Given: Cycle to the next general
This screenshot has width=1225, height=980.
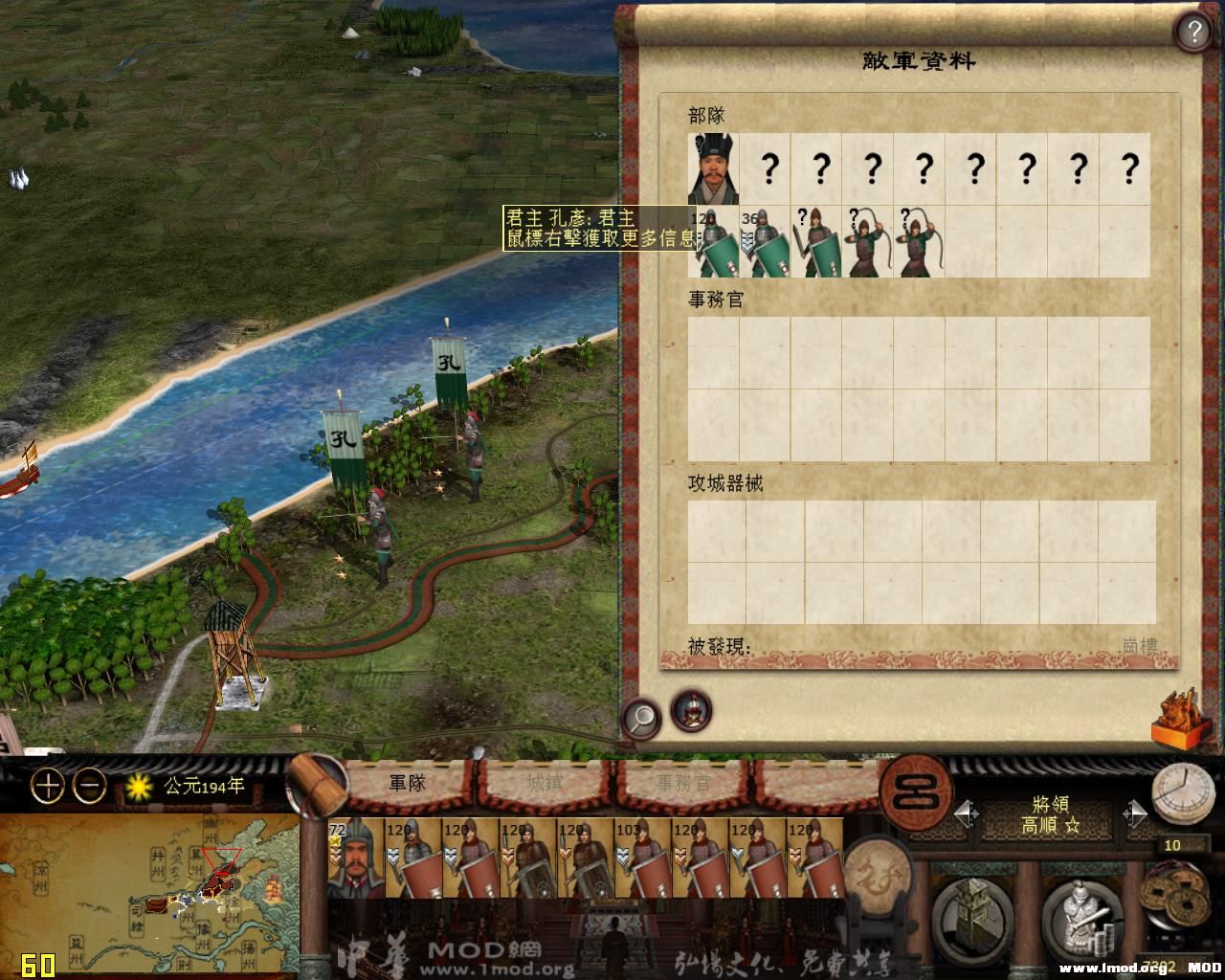Looking at the screenshot, I should [1135, 814].
